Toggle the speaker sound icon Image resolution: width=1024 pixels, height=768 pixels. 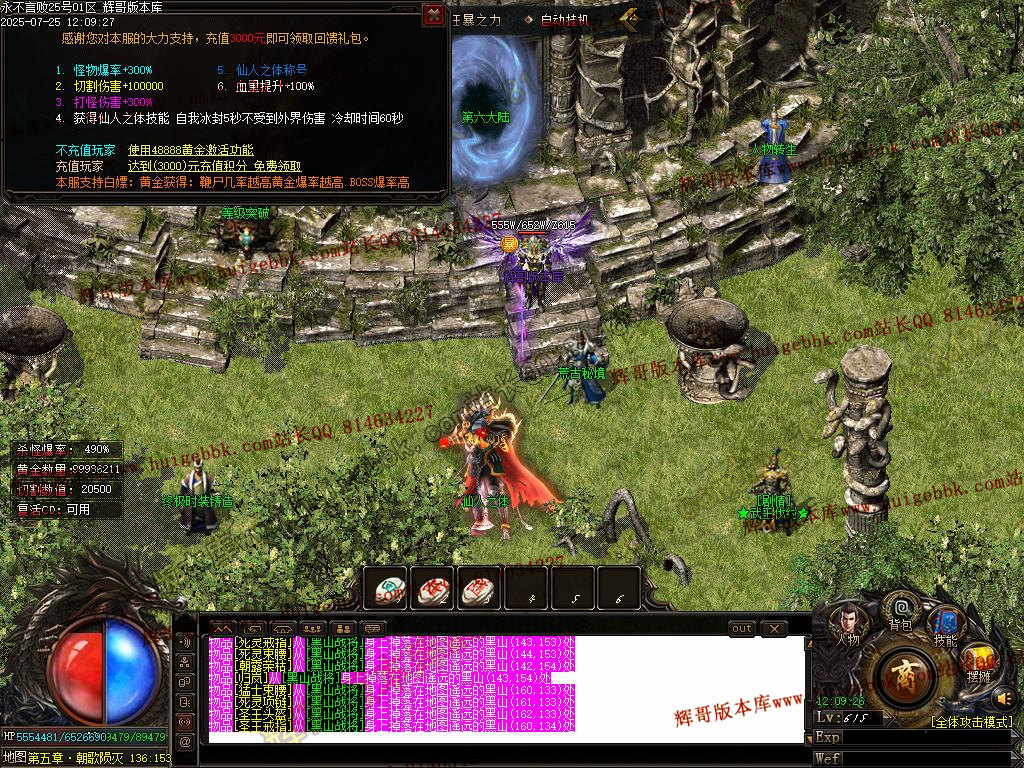tap(1004, 698)
